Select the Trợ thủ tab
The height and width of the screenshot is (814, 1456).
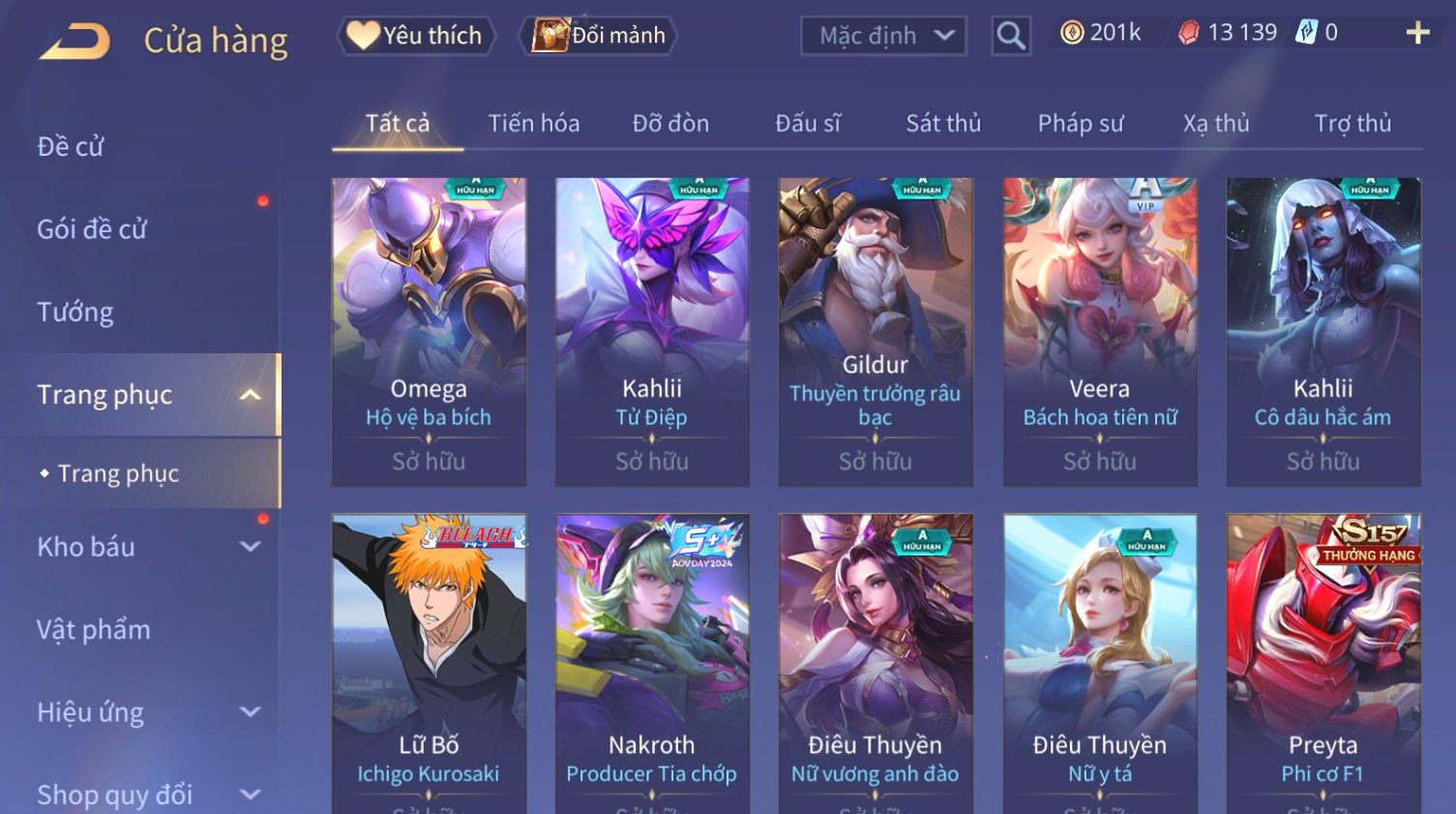point(1352,124)
